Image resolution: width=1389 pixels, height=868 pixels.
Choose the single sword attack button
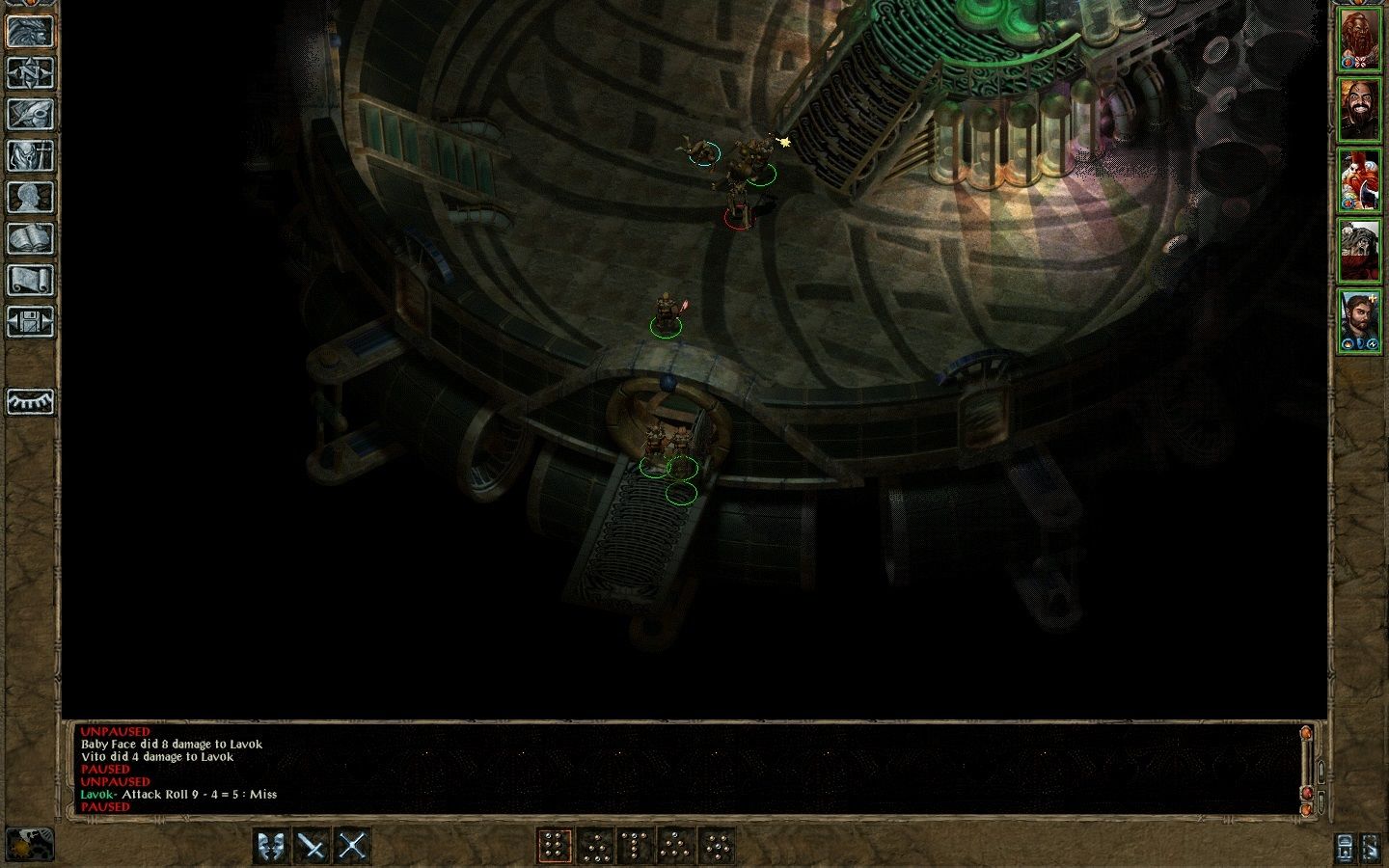[x=313, y=847]
